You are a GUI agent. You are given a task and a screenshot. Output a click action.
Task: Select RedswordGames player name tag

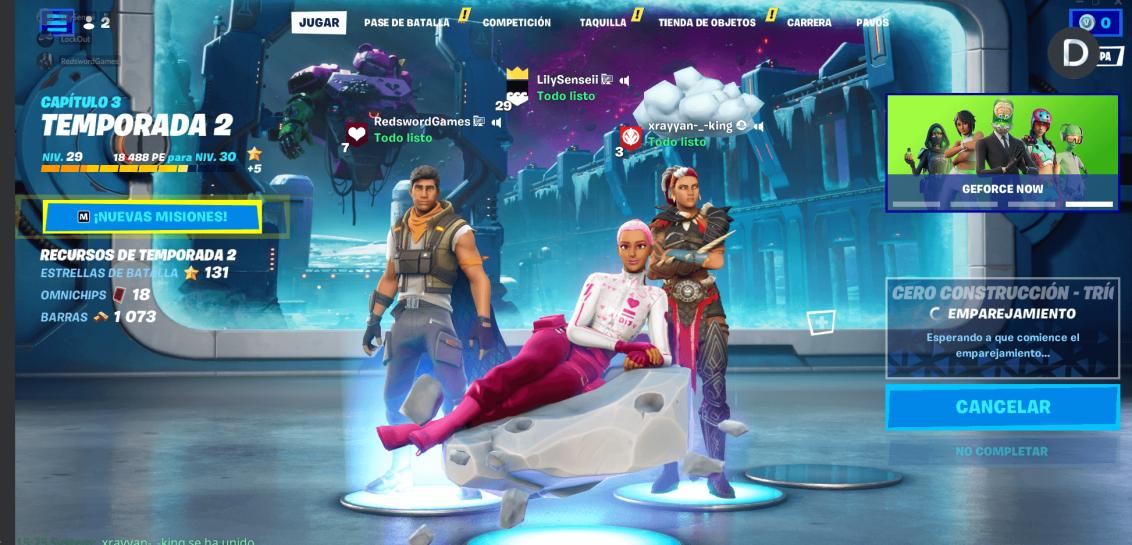(x=422, y=122)
